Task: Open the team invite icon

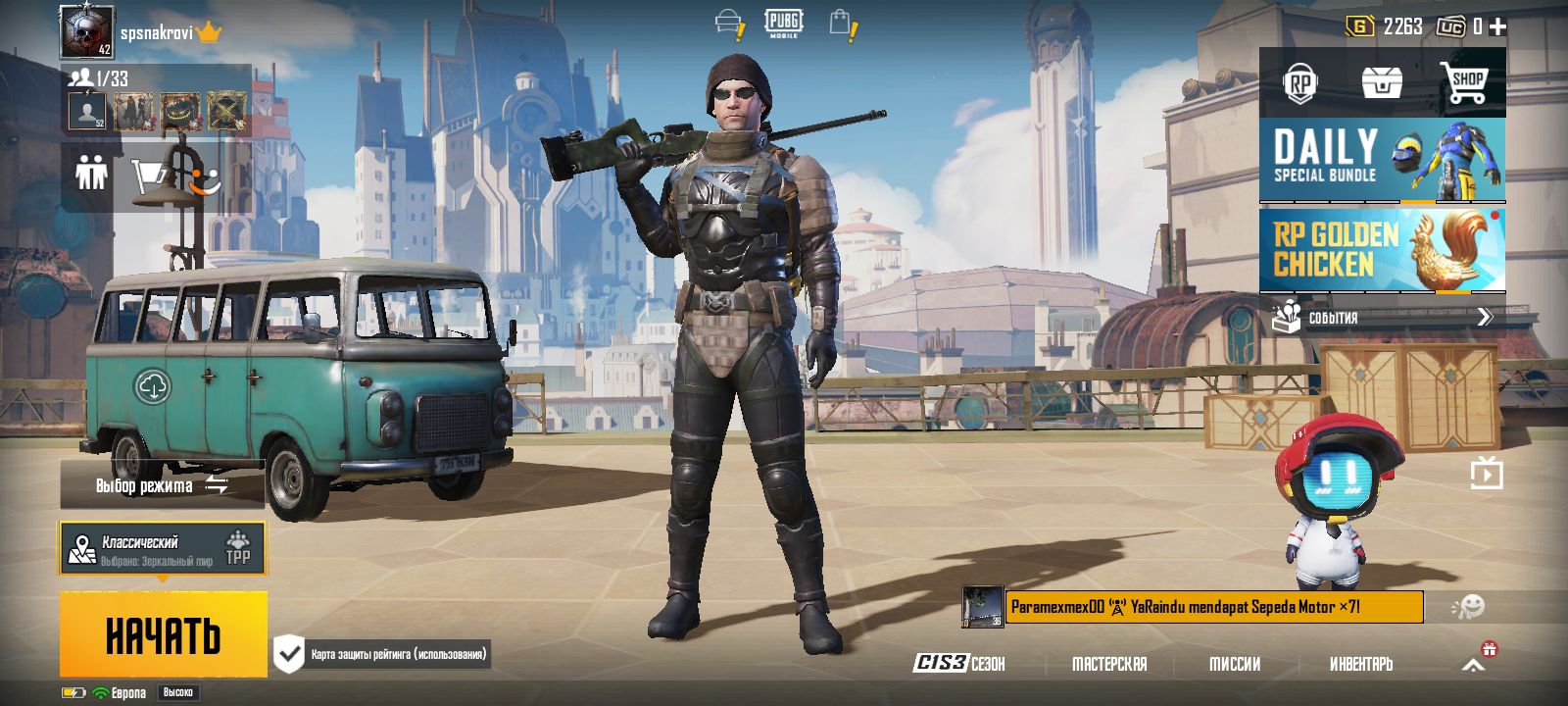Action: [91, 175]
